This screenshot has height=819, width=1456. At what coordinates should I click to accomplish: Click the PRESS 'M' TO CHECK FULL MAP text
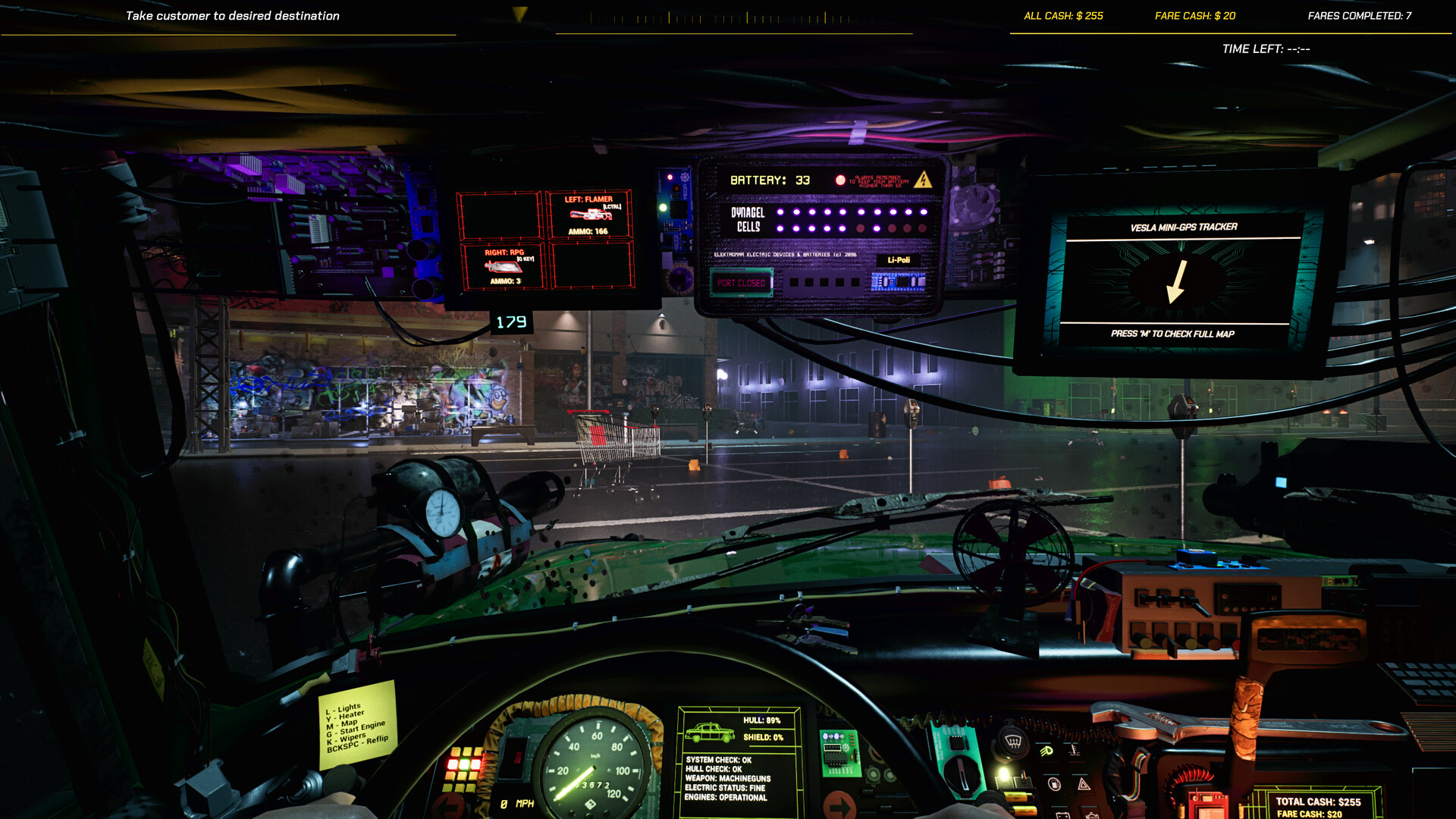(x=1174, y=334)
